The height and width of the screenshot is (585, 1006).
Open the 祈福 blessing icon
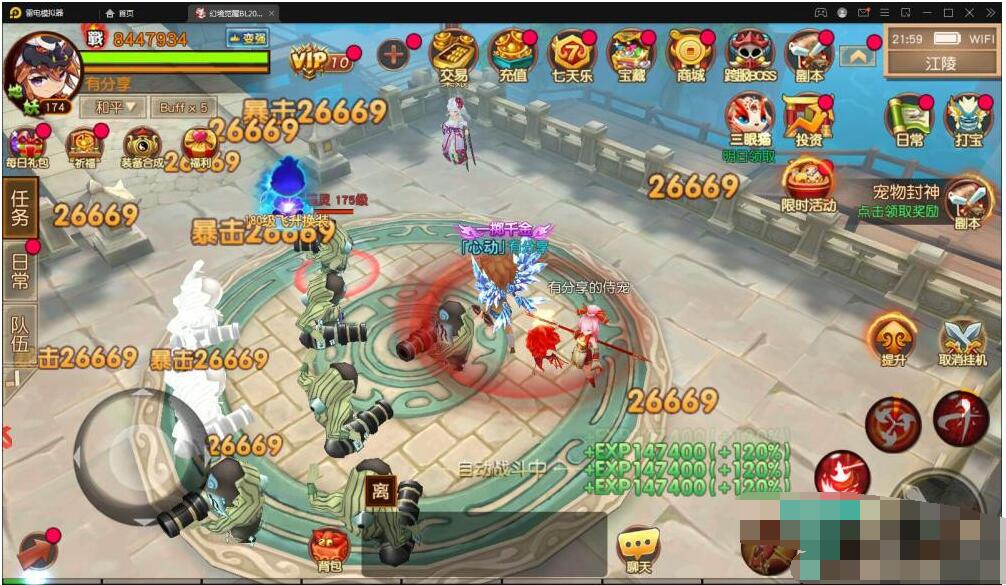point(85,147)
